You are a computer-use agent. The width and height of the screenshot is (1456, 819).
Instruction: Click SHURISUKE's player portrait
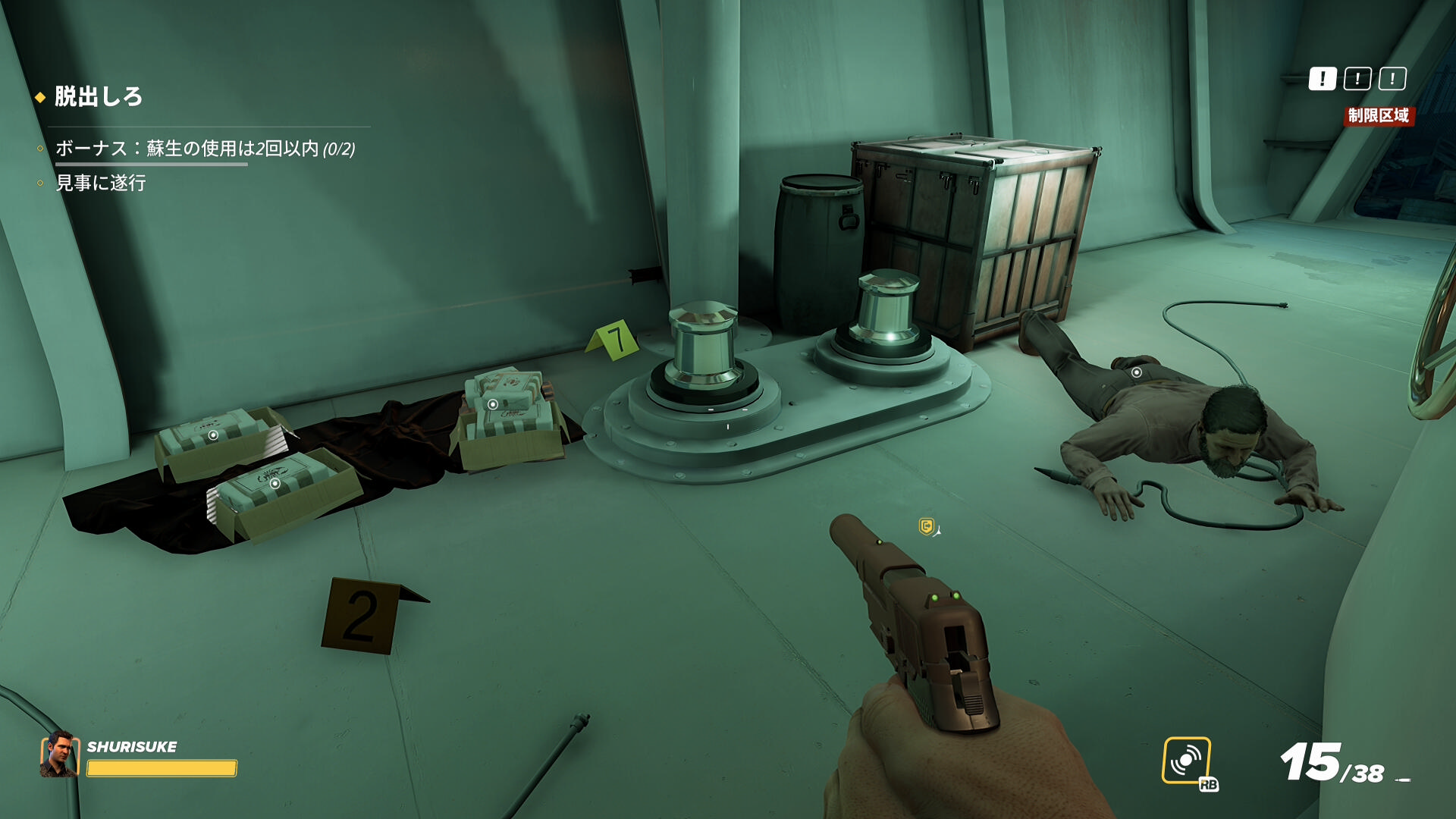point(59,755)
